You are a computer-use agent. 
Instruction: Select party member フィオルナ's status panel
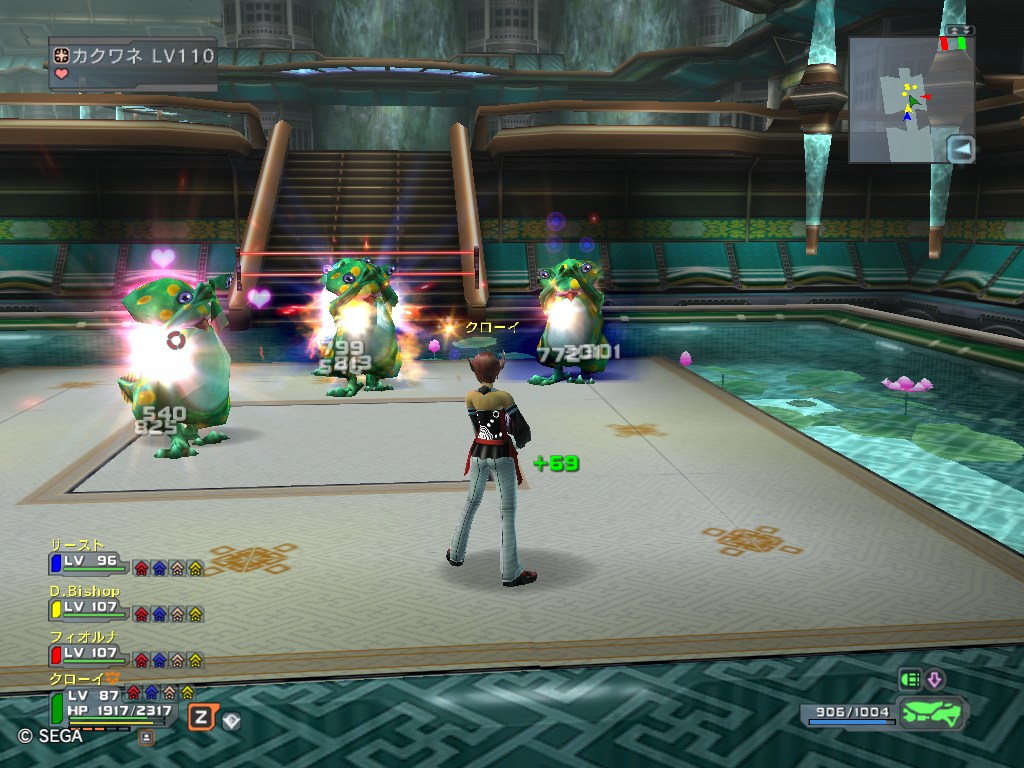pyautogui.click(x=89, y=654)
